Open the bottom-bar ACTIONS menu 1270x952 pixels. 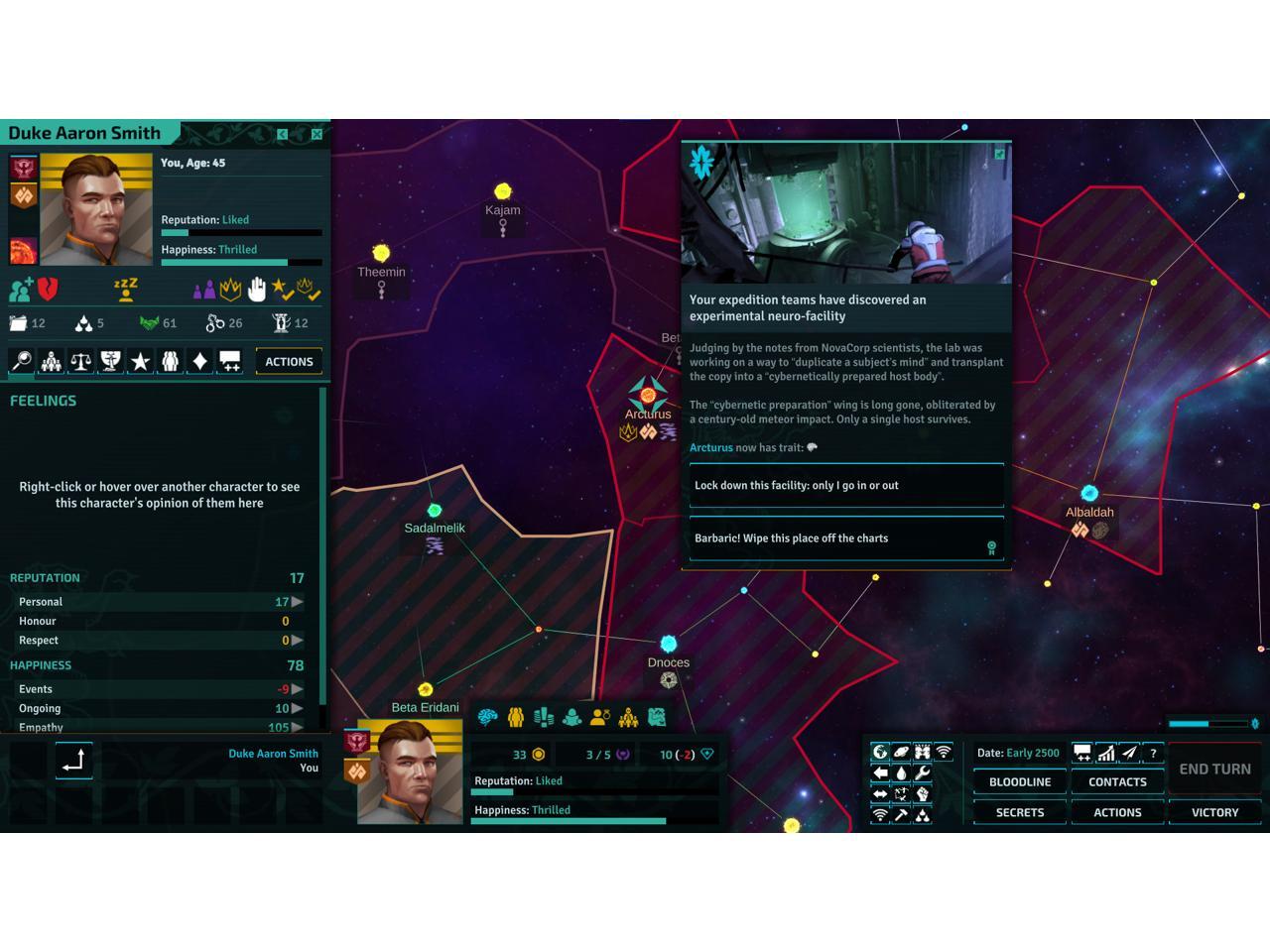tap(1117, 813)
